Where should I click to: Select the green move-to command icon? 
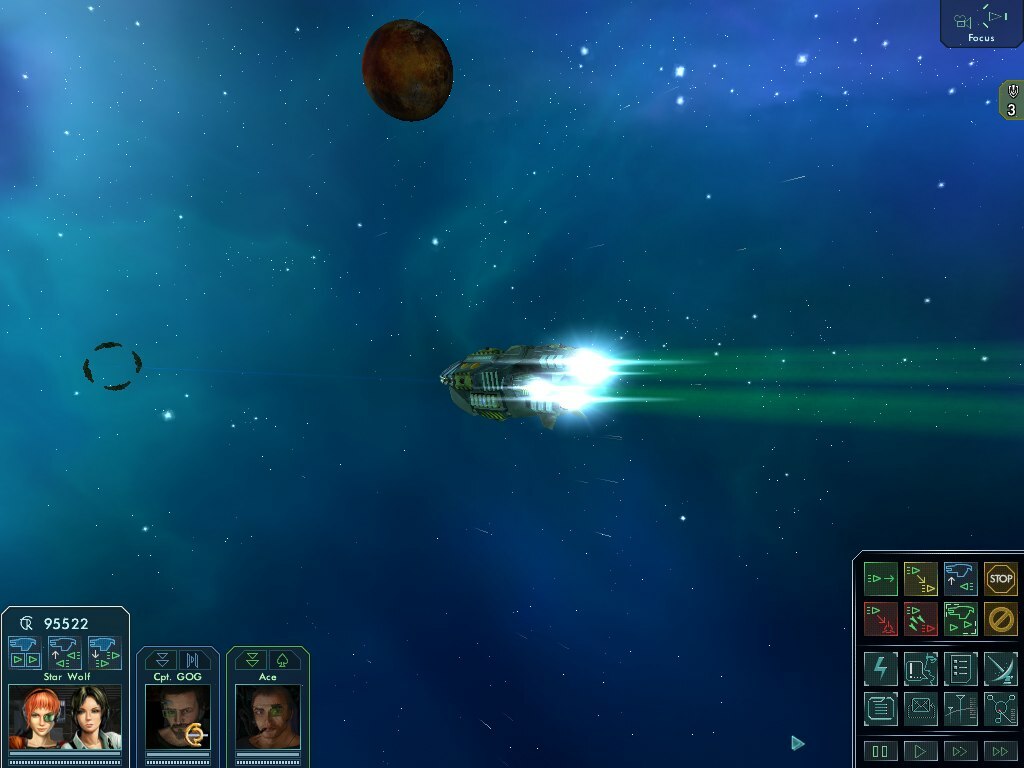click(881, 578)
